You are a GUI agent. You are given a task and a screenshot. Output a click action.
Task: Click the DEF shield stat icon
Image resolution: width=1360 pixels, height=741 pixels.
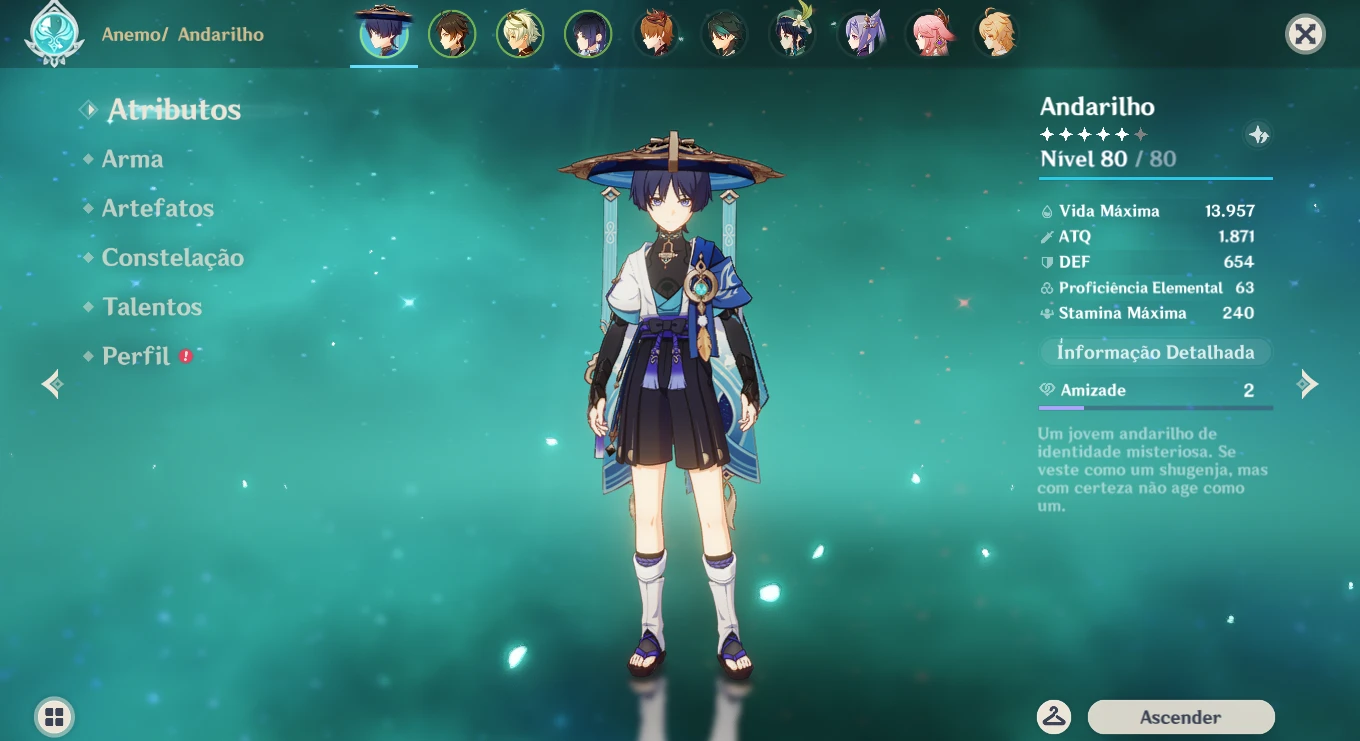click(1046, 262)
